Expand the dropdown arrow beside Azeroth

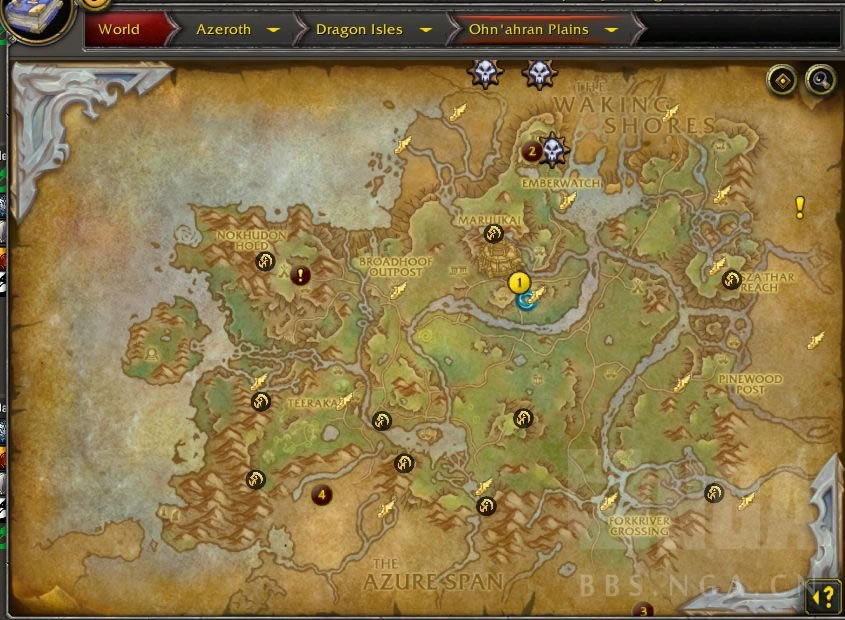[x=273, y=30]
